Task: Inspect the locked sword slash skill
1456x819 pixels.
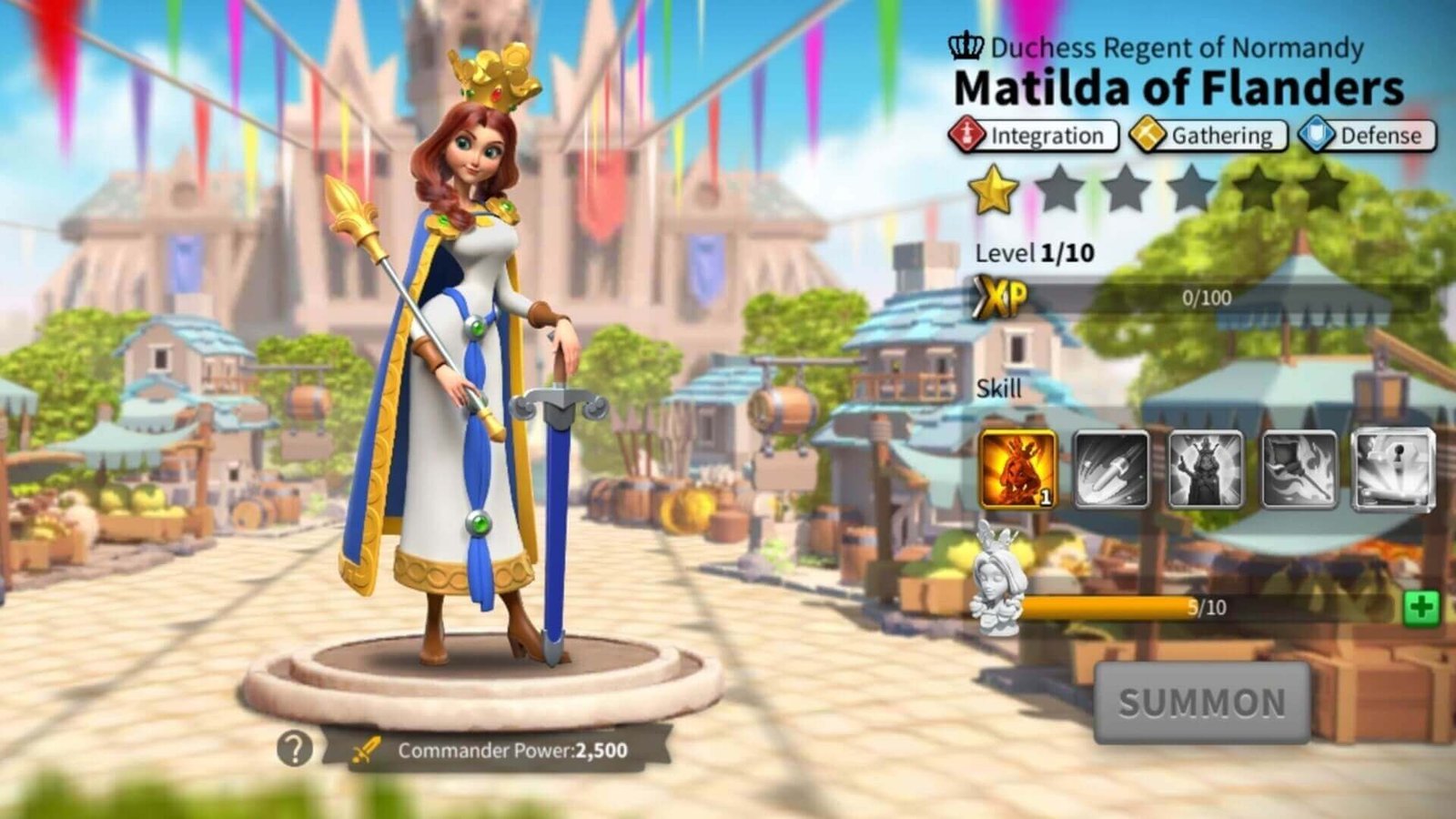Action: tap(1111, 470)
